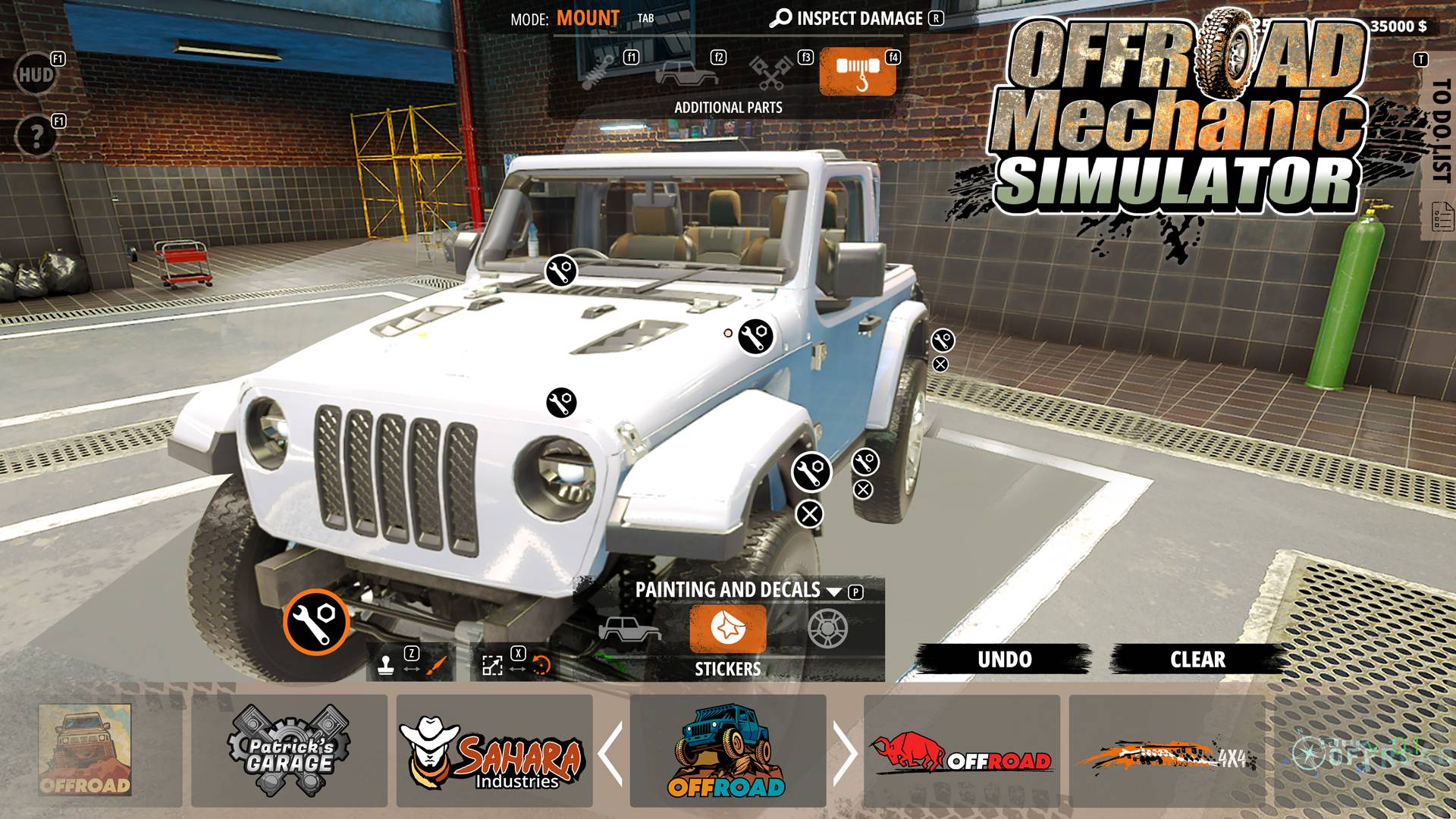Show previous stickers with left arrow
Screen dimensions: 1456x819
point(610,752)
